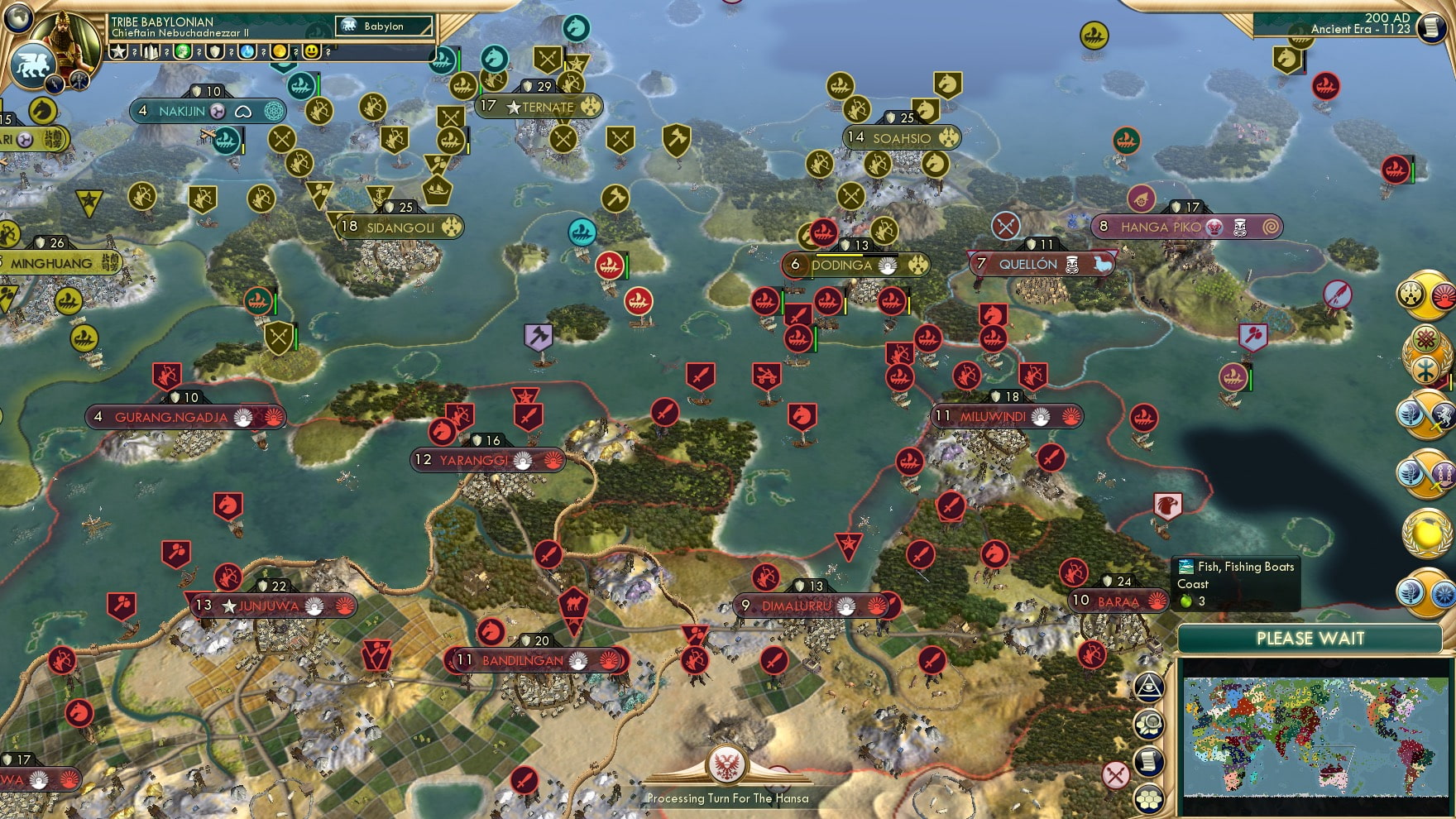Click the crossed swords medallion near Quellón
This screenshot has height=819, width=1456.
(x=1003, y=223)
